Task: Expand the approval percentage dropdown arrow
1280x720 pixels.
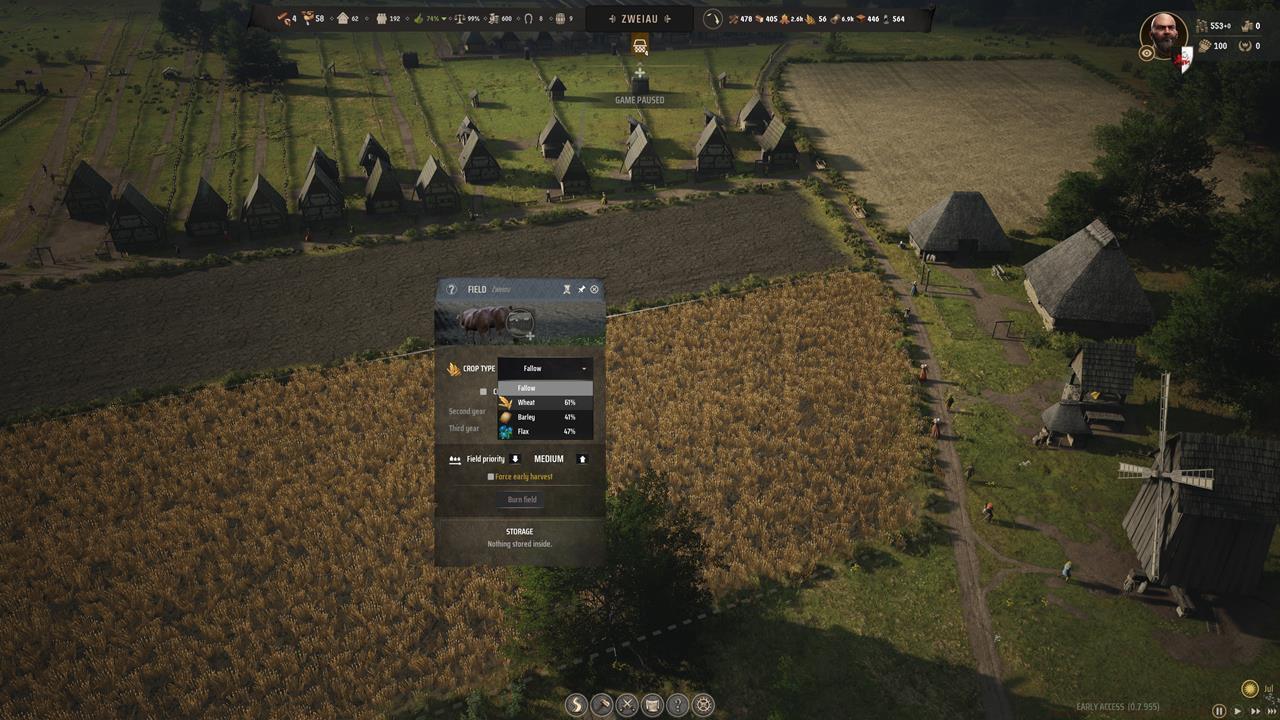Action: tap(444, 19)
